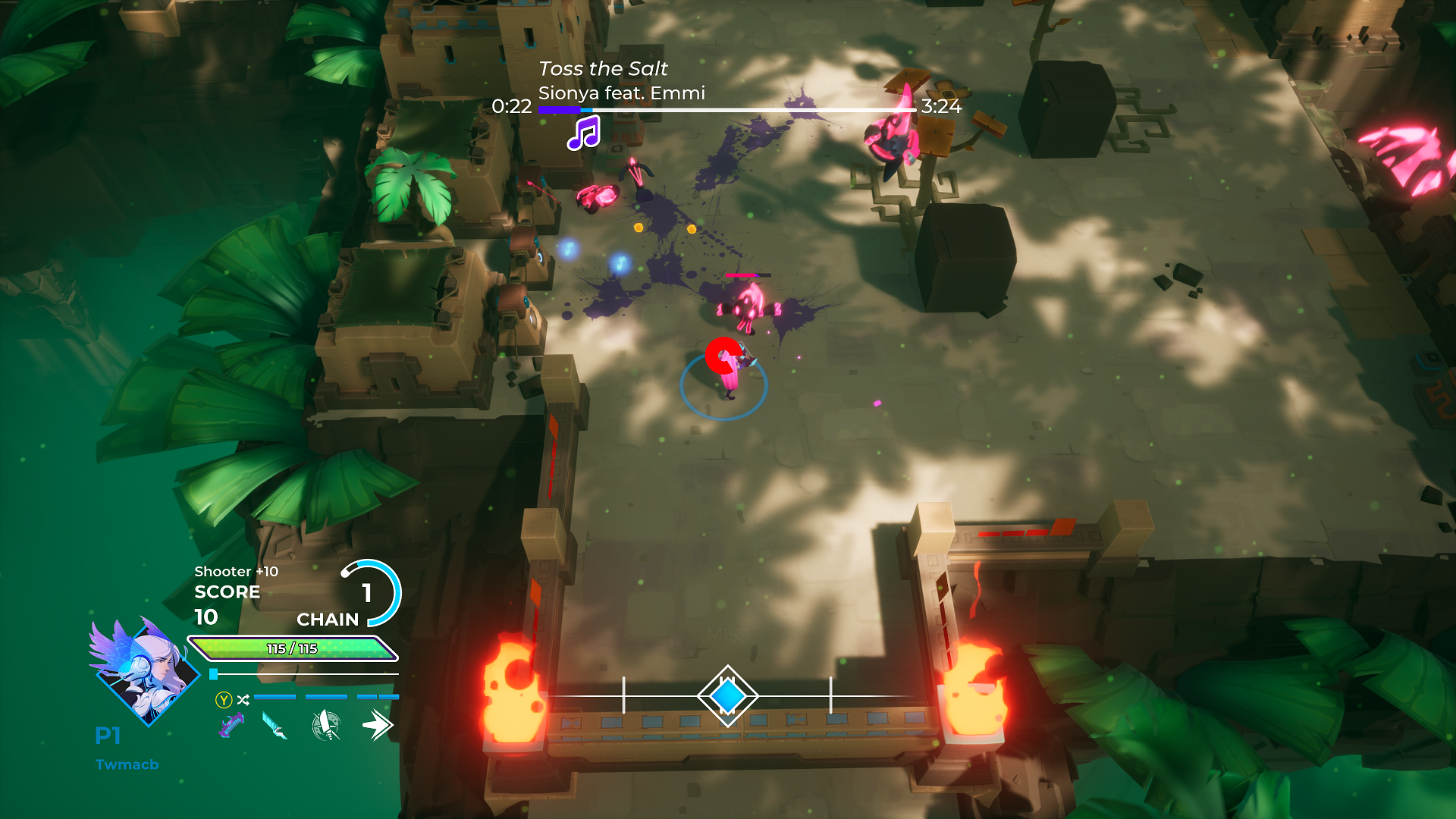Click the shuffle weapon swap icon
Viewport: 1456px width, 819px height.
[x=243, y=700]
